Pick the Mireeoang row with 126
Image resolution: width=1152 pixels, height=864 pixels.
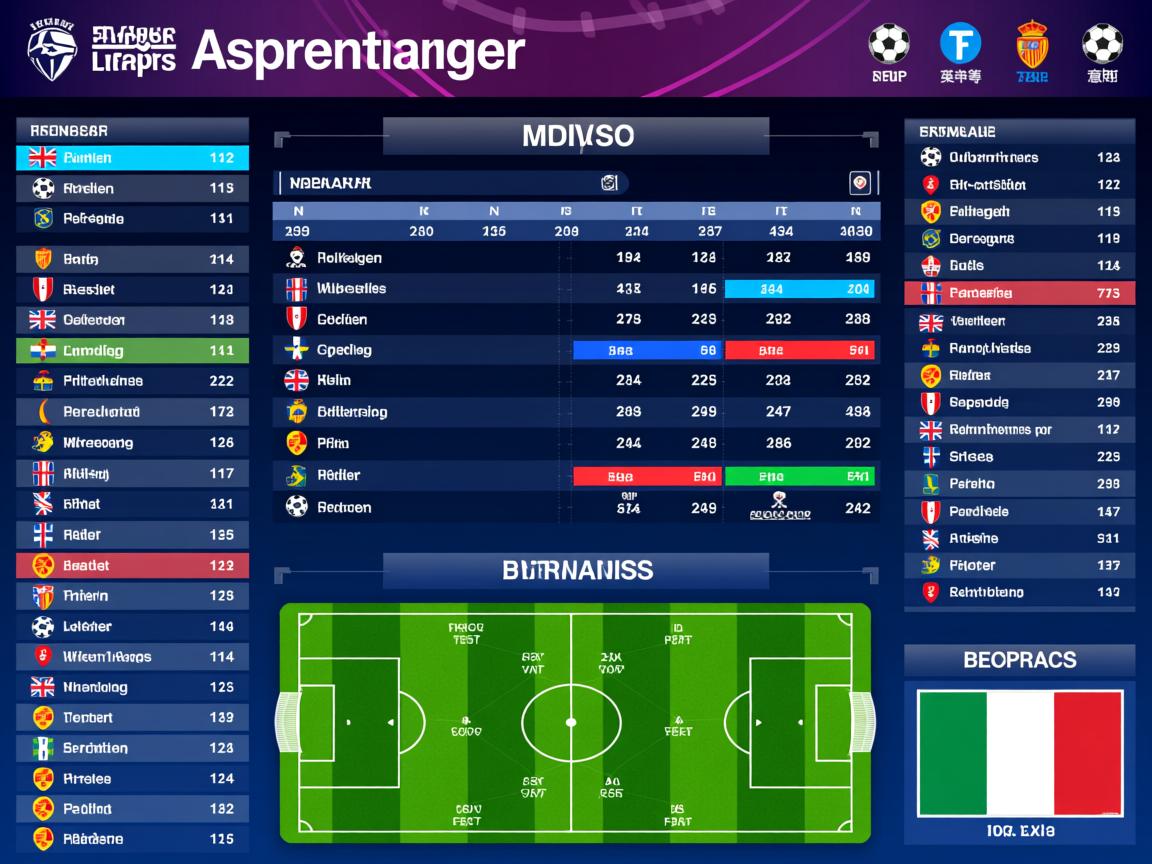132,443
